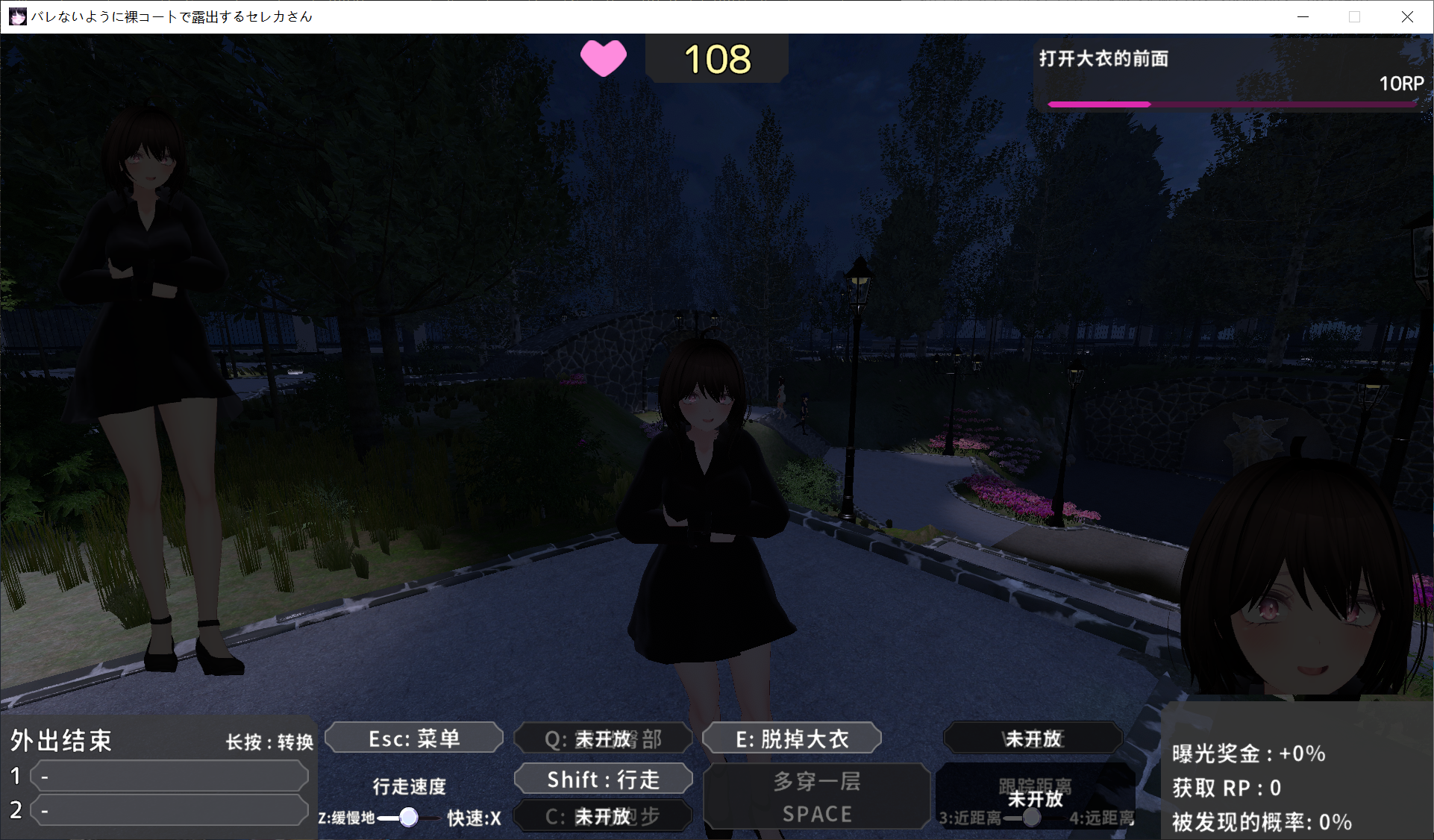Click slot 2 in the 外出结束 panel
This screenshot has height=840, width=1434.
(169, 810)
